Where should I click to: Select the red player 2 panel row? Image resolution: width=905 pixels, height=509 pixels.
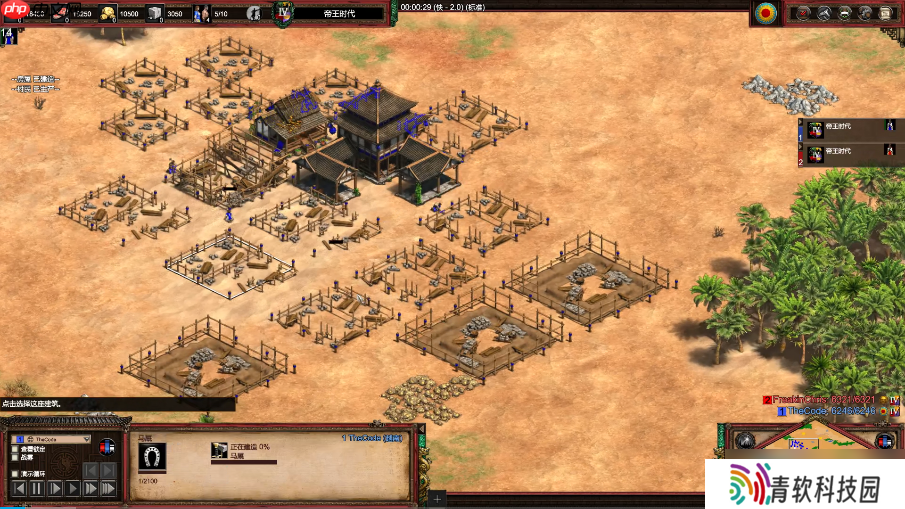(847, 153)
